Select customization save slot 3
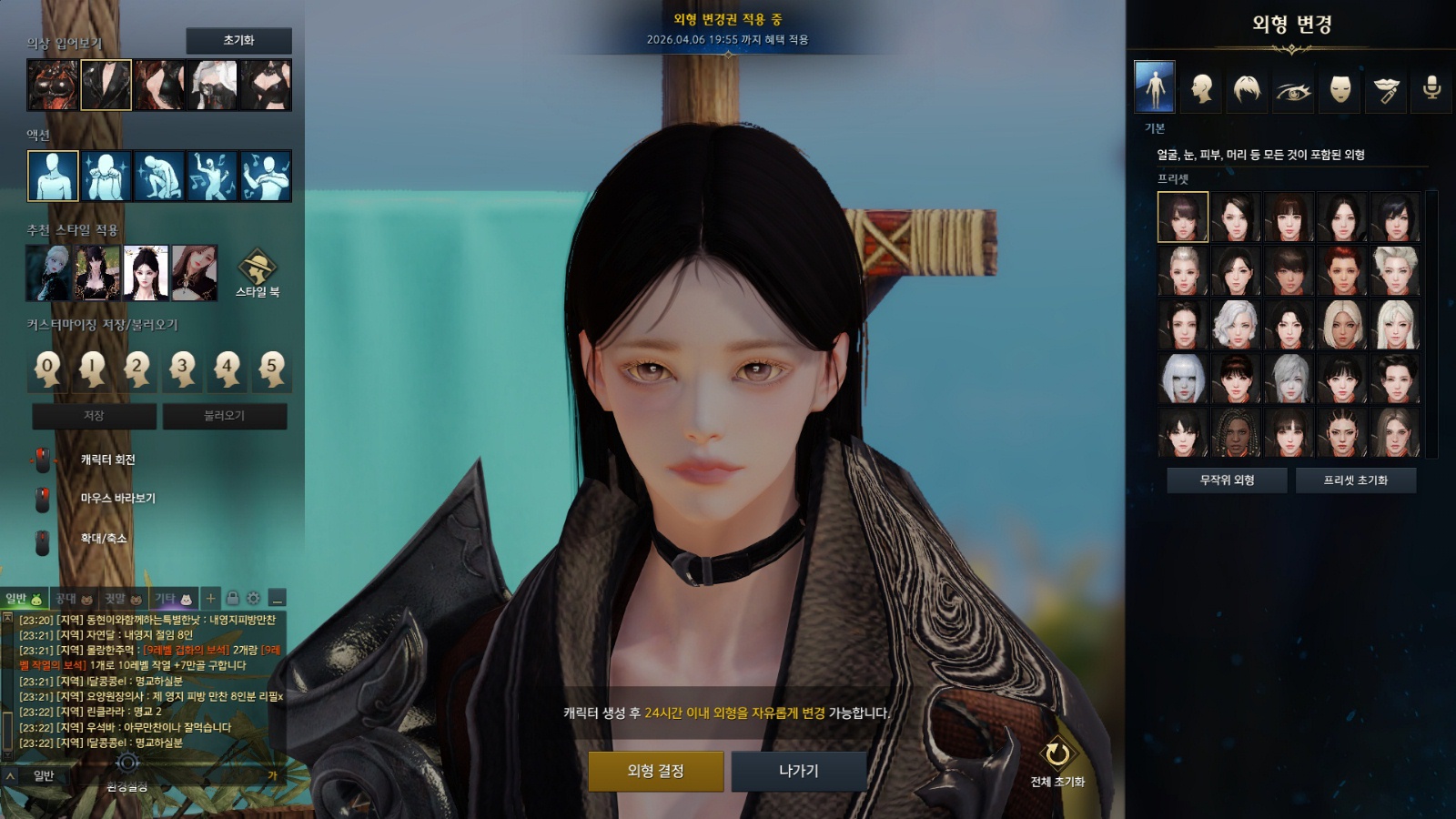The height and width of the screenshot is (819, 1456). coord(182,369)
